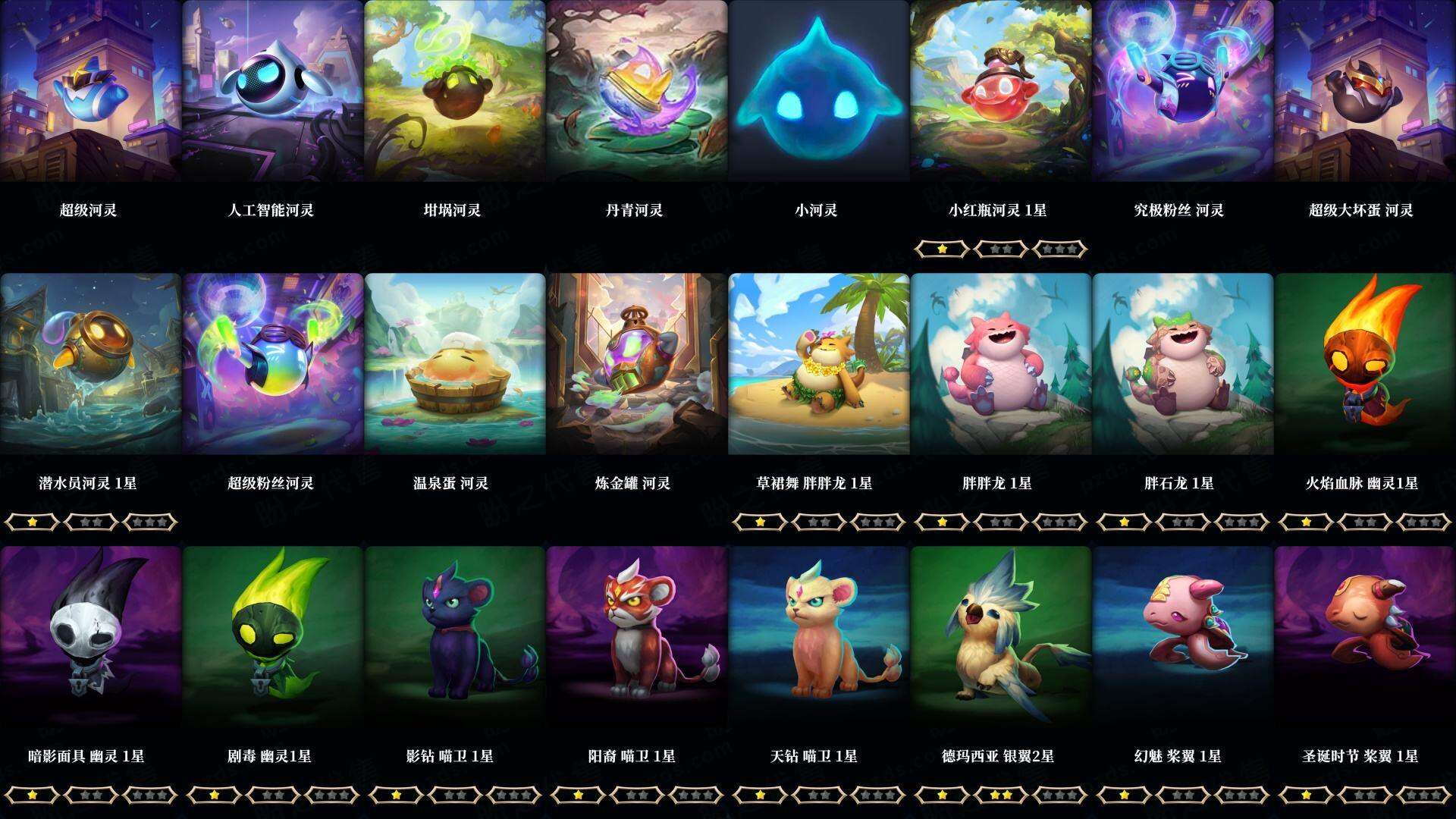Select the 丹青河灵 portrait

(x=633, y=91)
